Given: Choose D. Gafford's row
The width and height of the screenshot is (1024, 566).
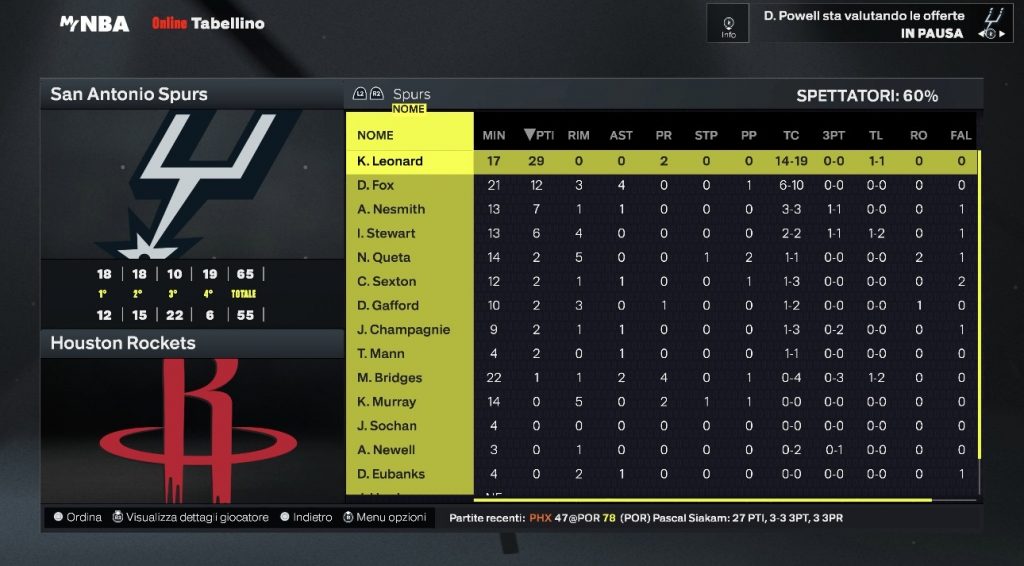Looking at the screenshot, I should coord(388,305).
